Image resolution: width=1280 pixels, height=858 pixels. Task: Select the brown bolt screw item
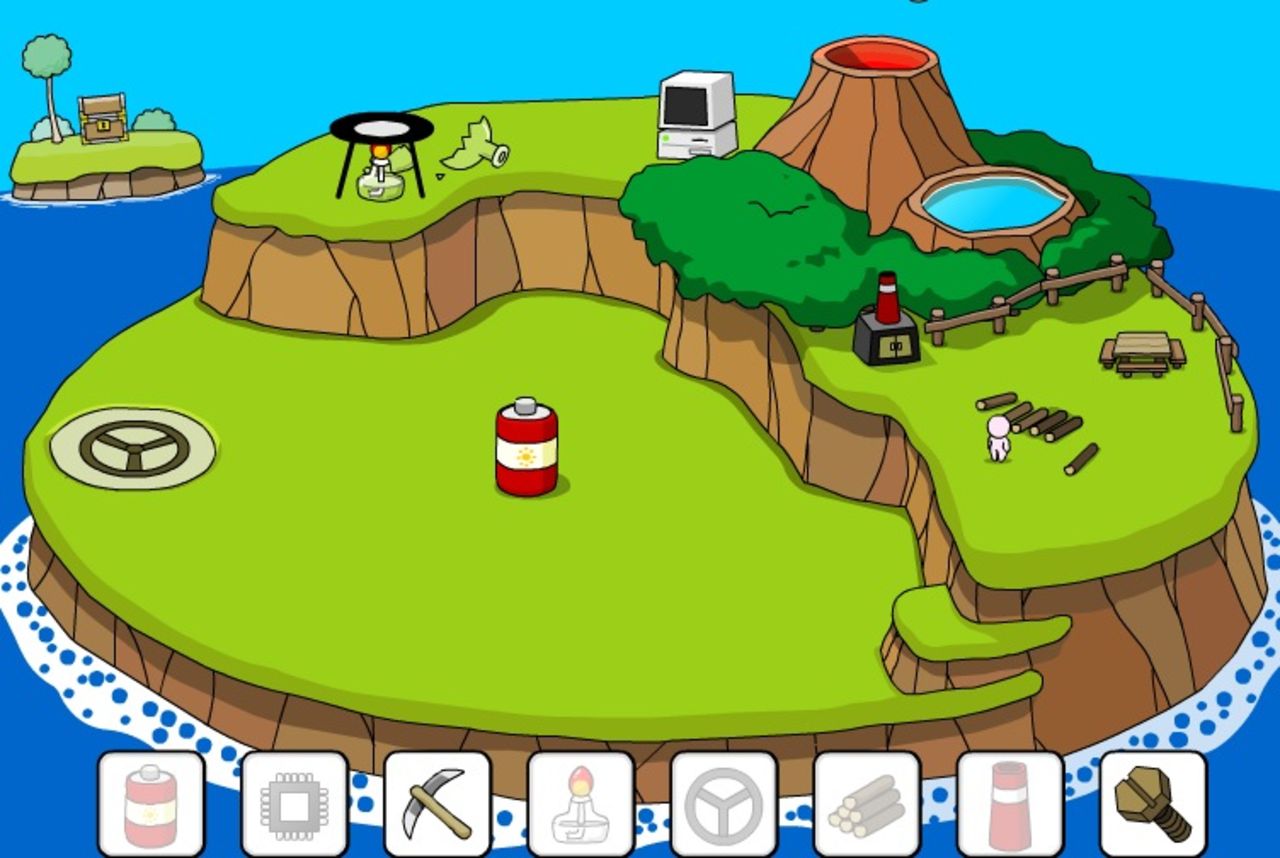click(1153, 804)
